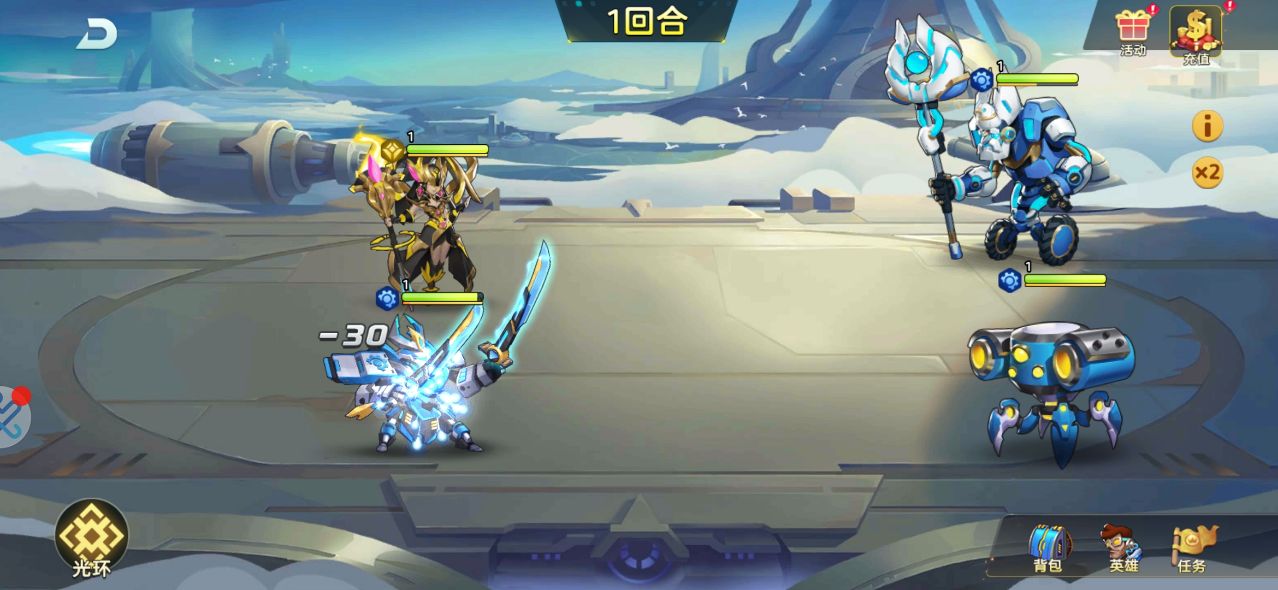
Task: Open the 背包 backpack
Action: (1048, 548)
